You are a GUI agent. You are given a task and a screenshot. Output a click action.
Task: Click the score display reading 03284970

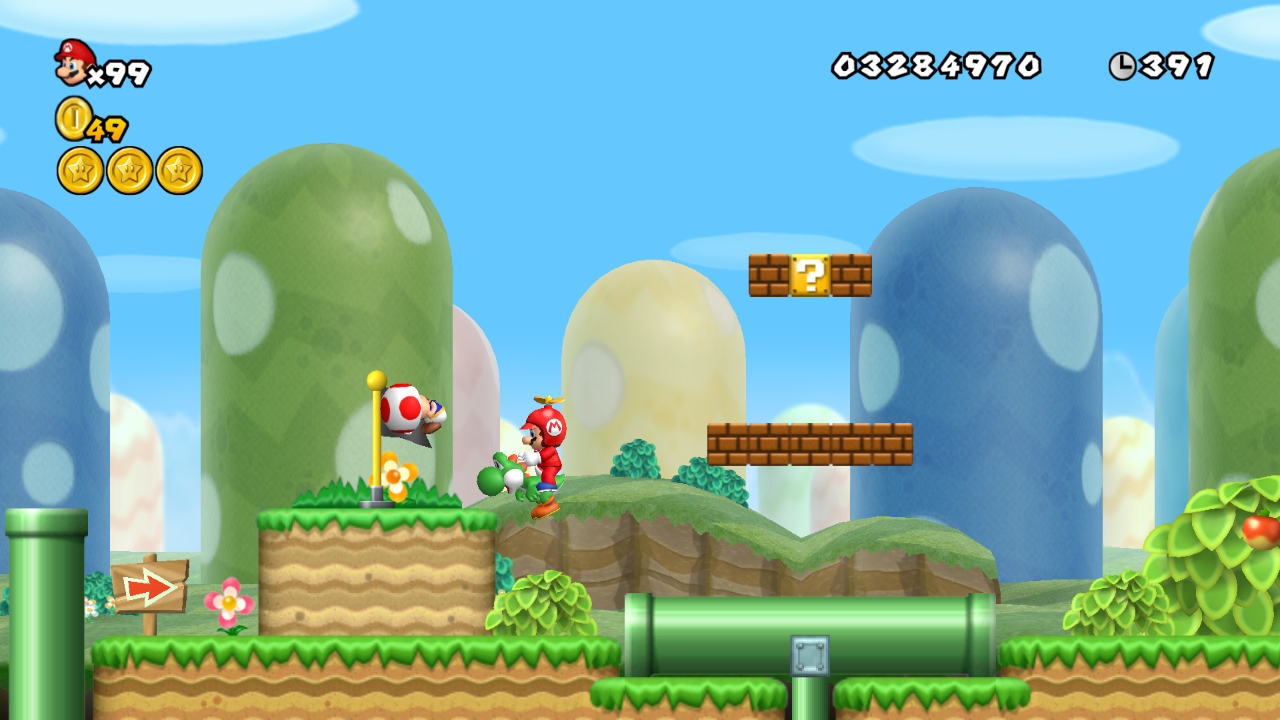935,63
